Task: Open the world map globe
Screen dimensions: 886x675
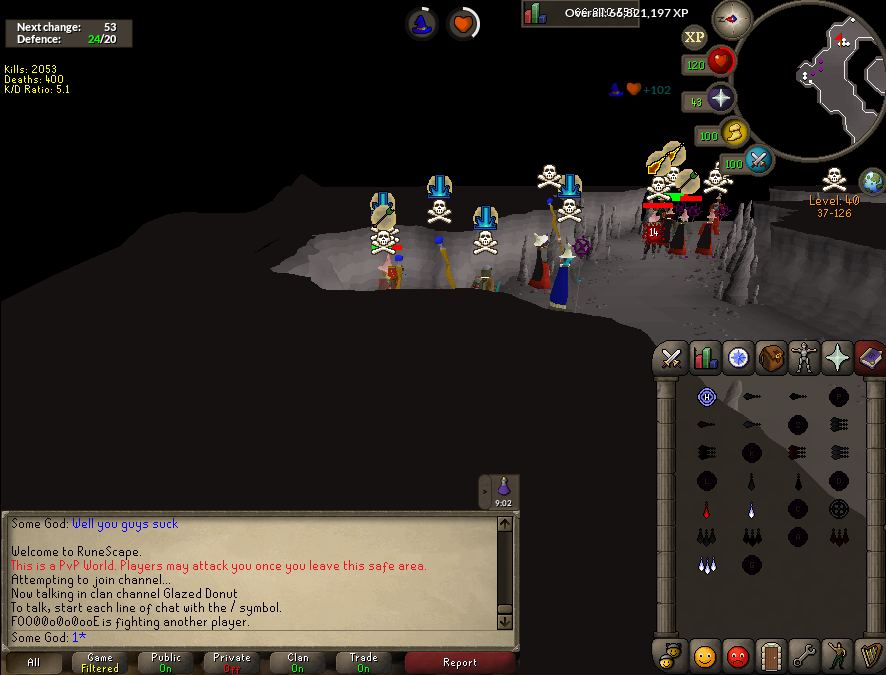Action: [872, 182]
